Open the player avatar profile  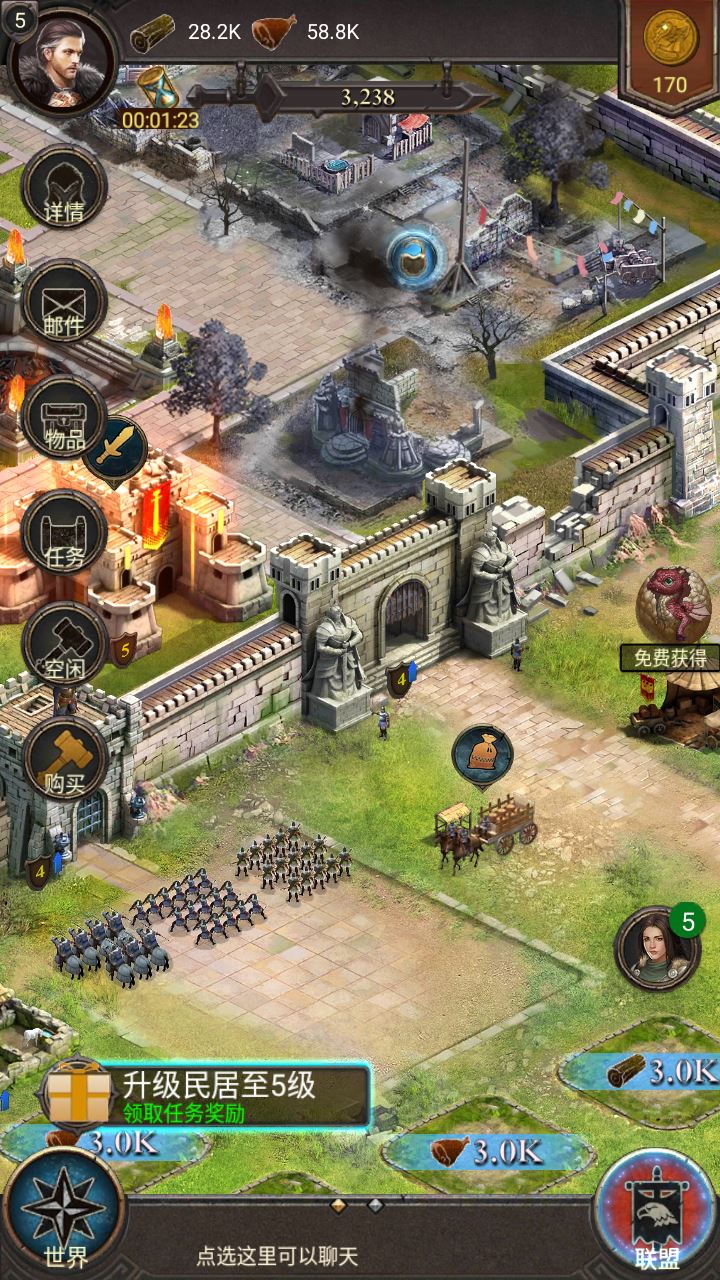coord(62,60)
